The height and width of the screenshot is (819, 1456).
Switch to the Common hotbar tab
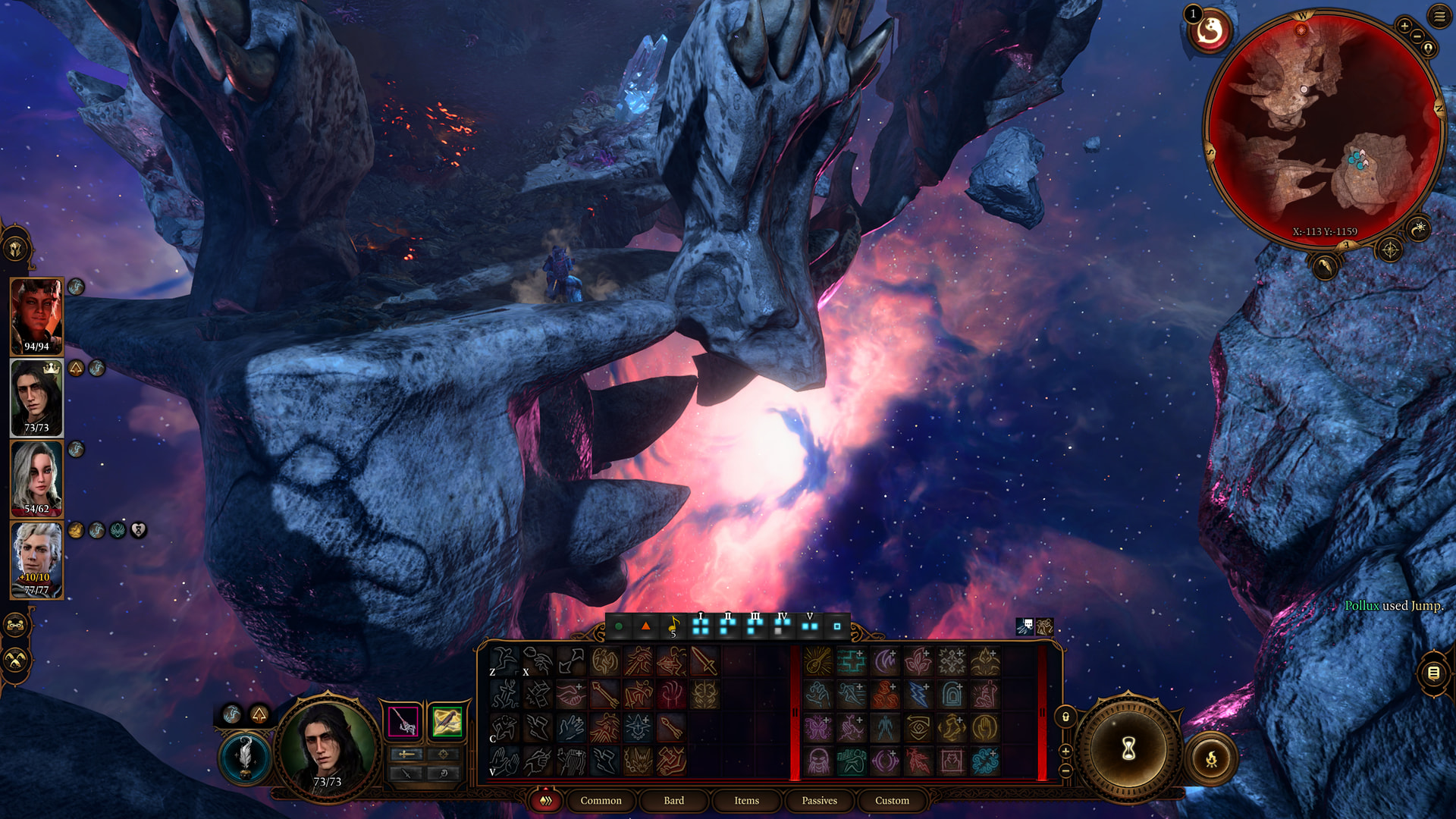[x=601, y=800]
